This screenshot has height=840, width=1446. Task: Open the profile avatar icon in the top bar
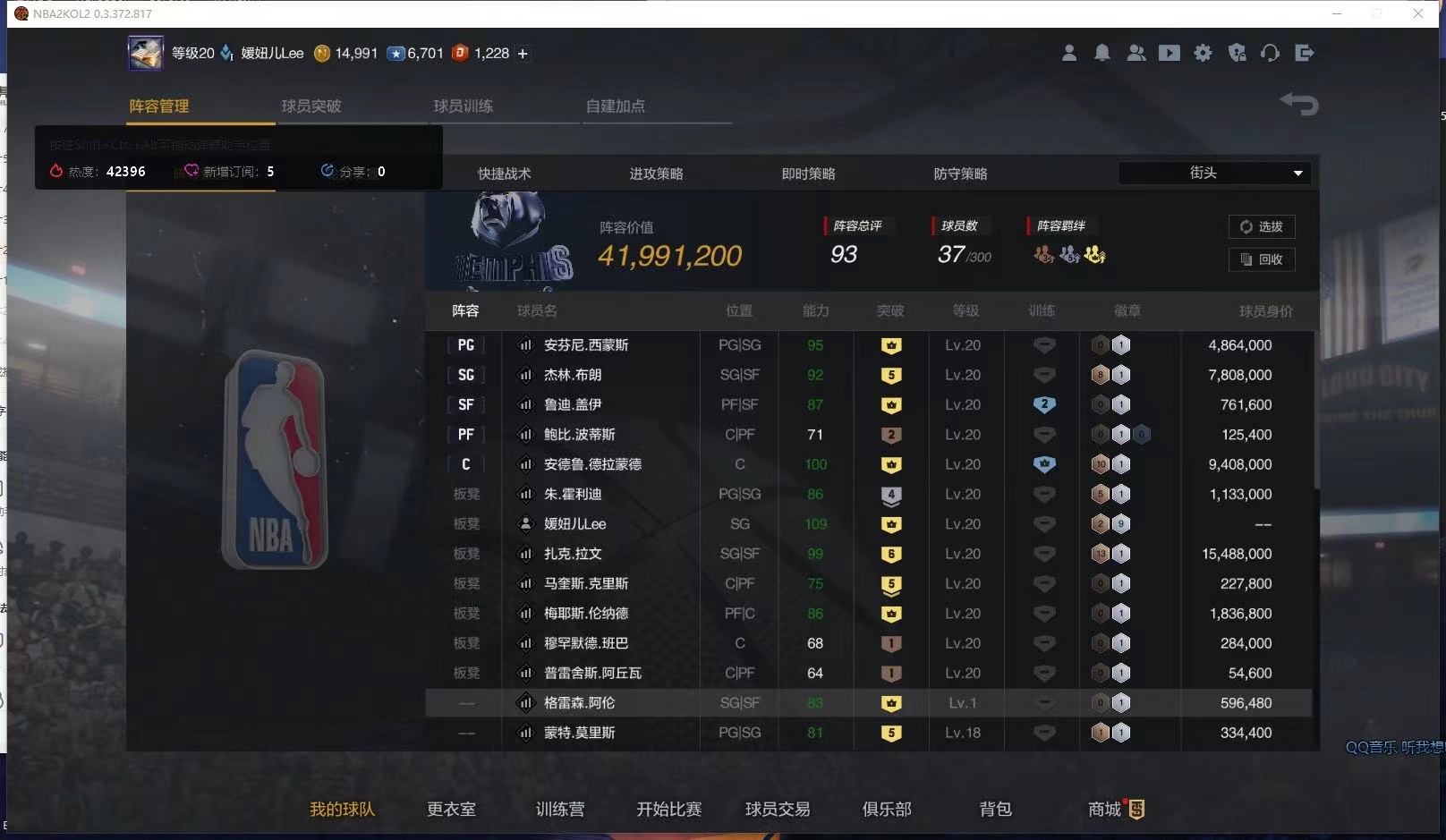(x=1069, y=53)
